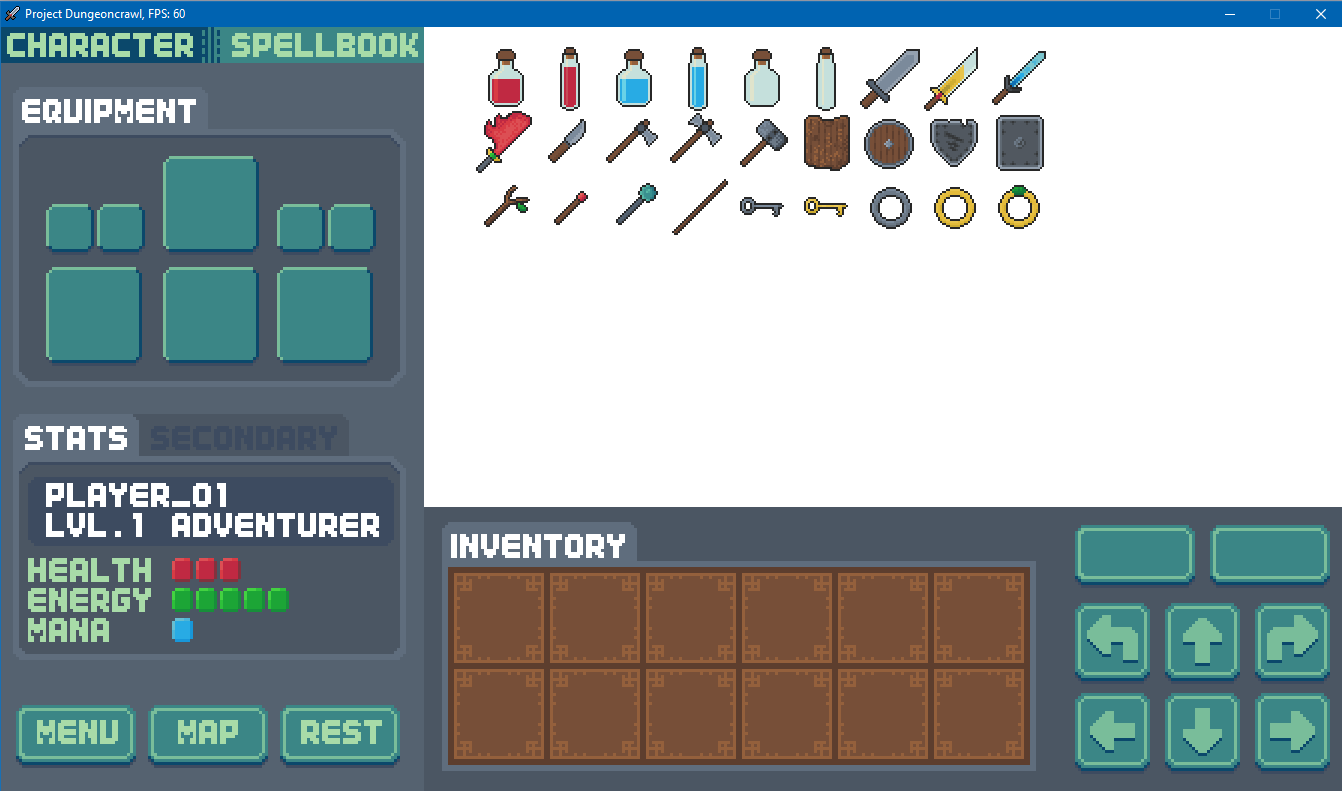
Task: Grab the steel sword item
Action: click(x=888, y=78)
